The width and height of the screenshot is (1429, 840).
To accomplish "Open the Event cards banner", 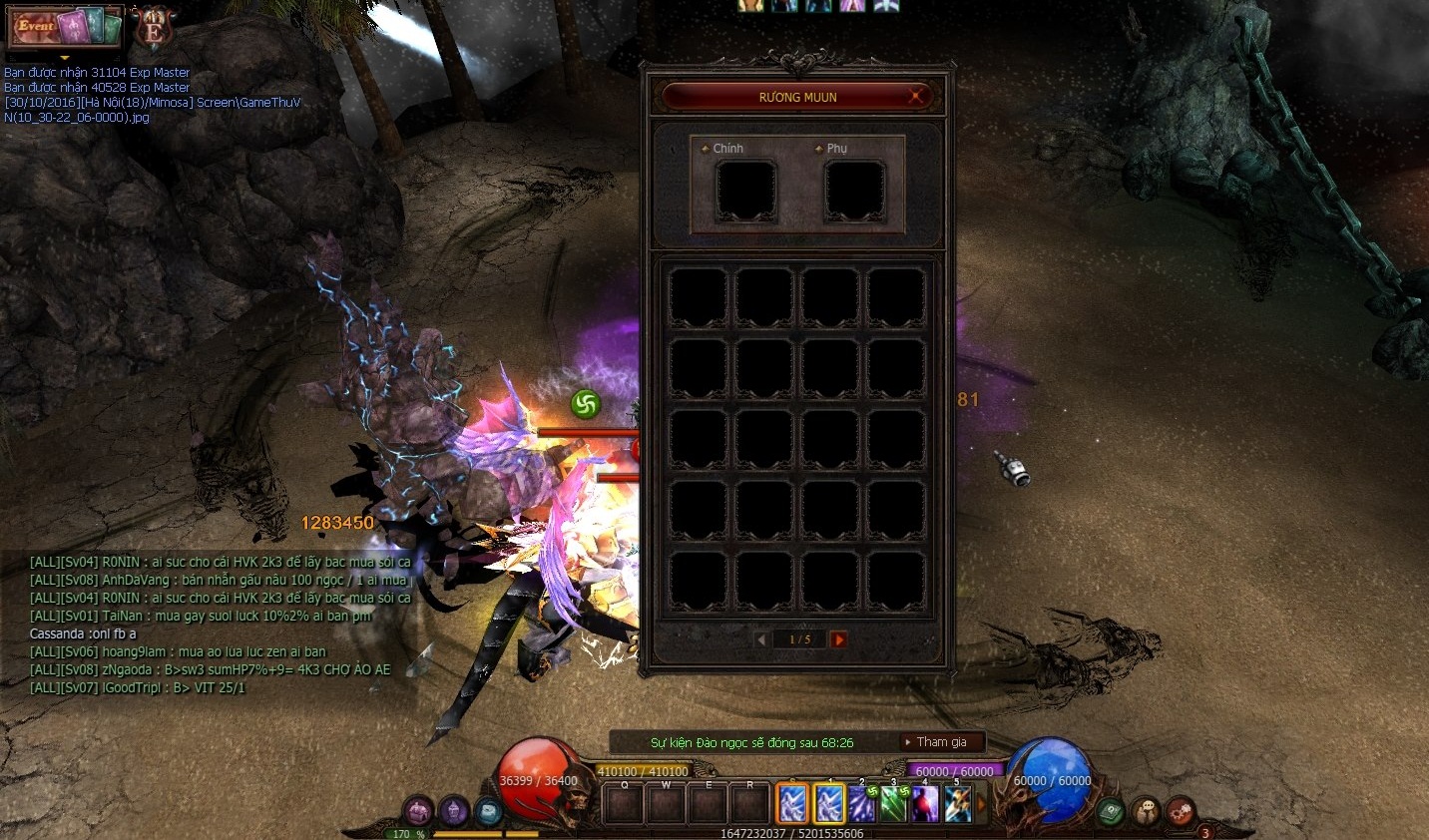I will pyautogui.click(x=64, y=27).
